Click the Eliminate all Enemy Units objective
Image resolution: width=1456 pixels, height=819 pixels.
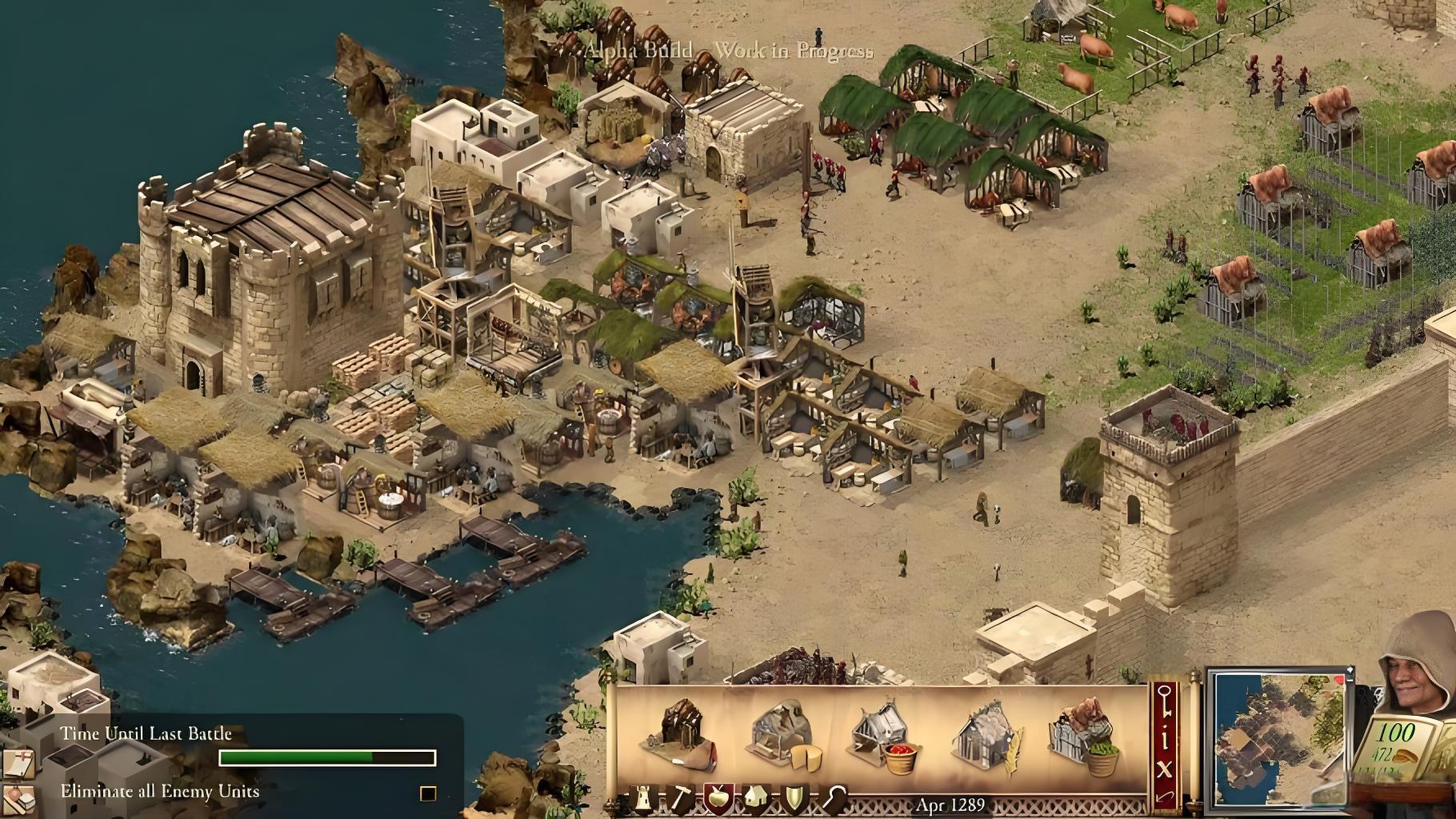(x=160, y=792)
